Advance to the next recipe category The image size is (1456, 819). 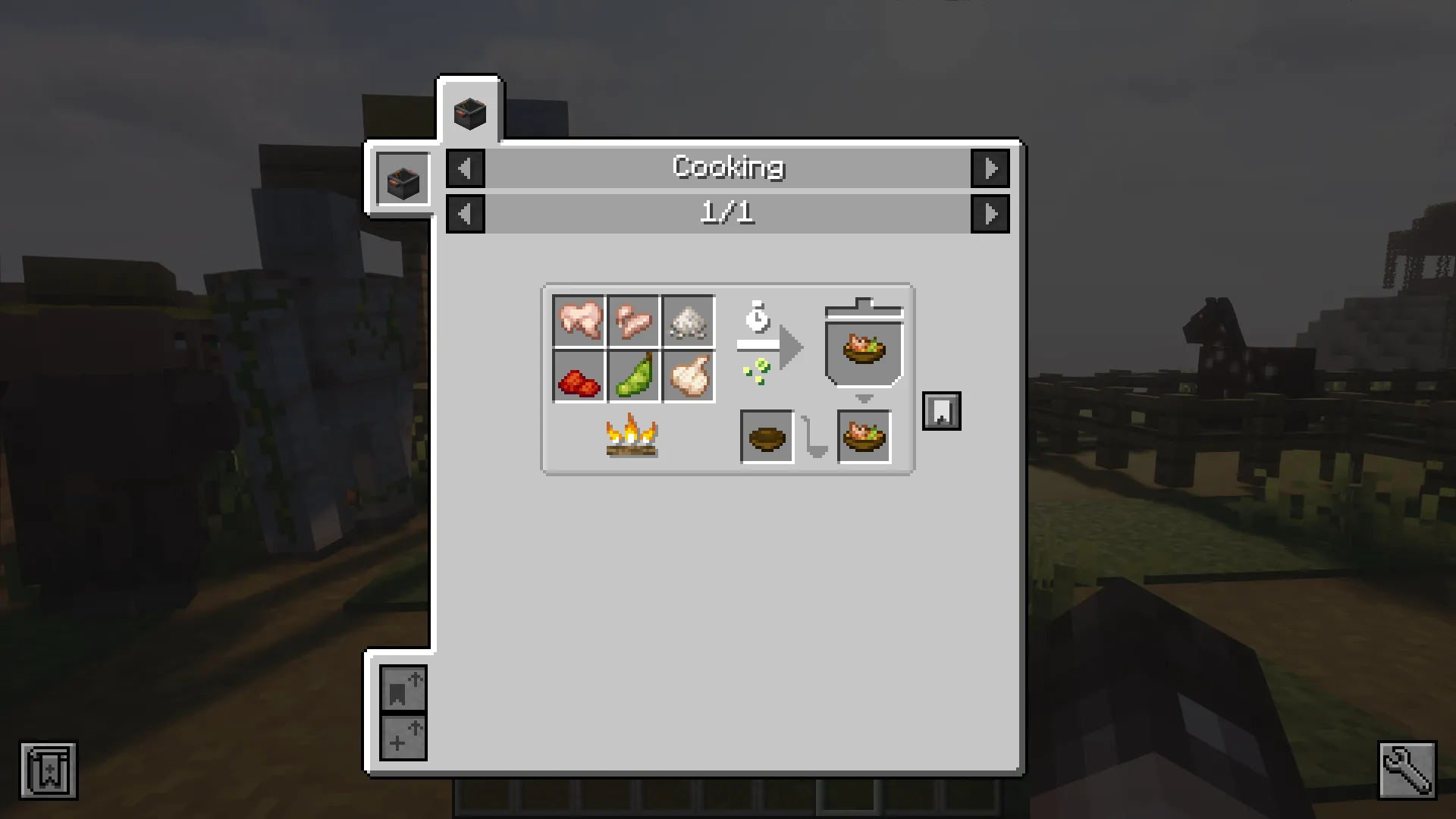click(x=991, y=168)
